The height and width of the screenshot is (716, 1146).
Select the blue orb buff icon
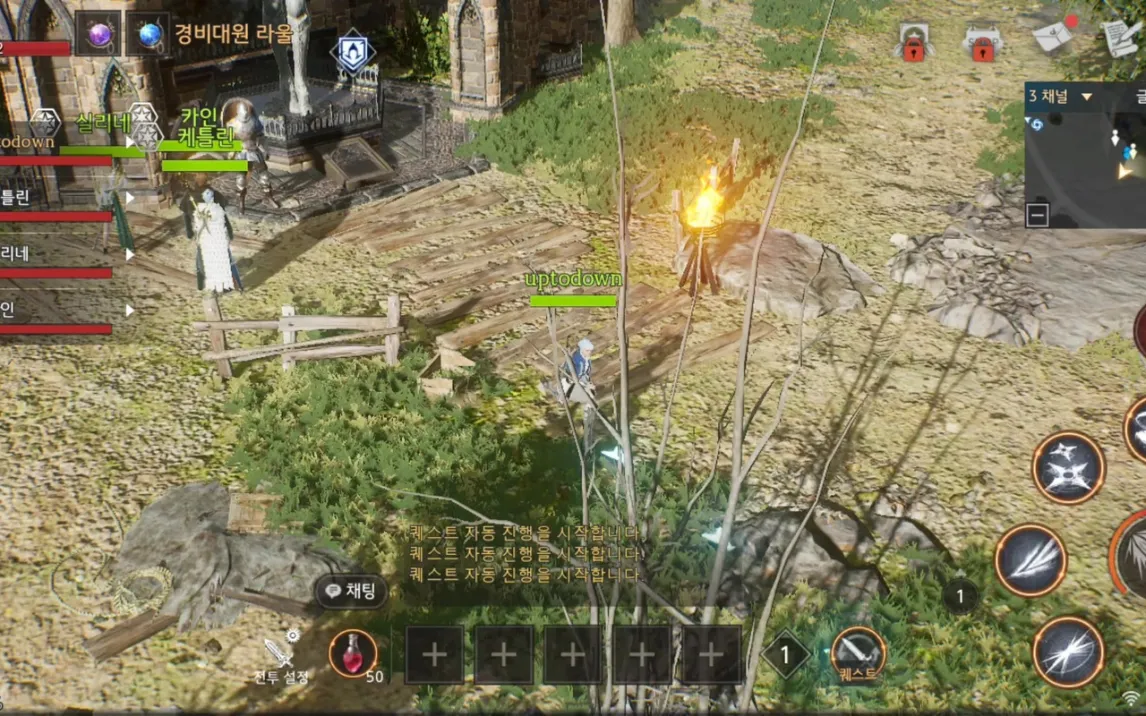(x=150, y=35)
